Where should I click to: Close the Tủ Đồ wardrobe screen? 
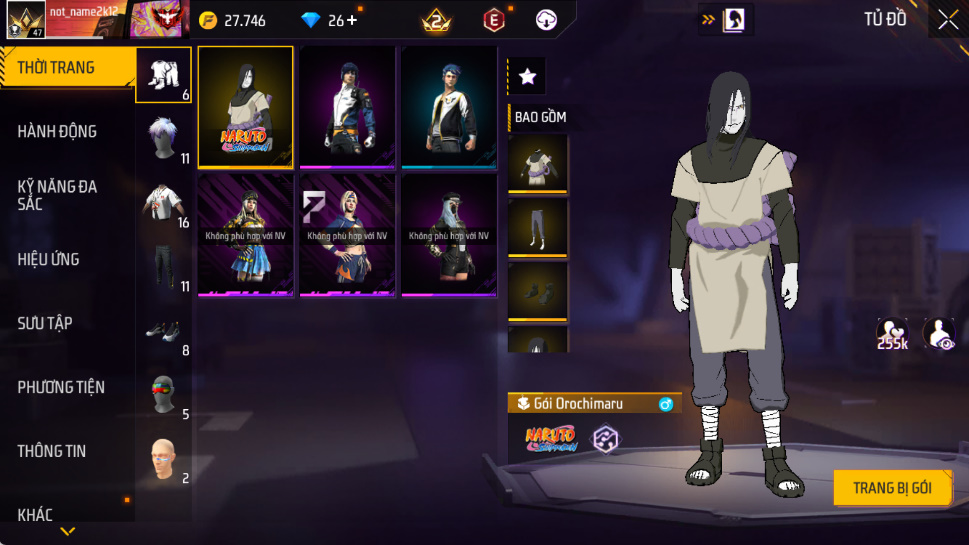(947, 19)
